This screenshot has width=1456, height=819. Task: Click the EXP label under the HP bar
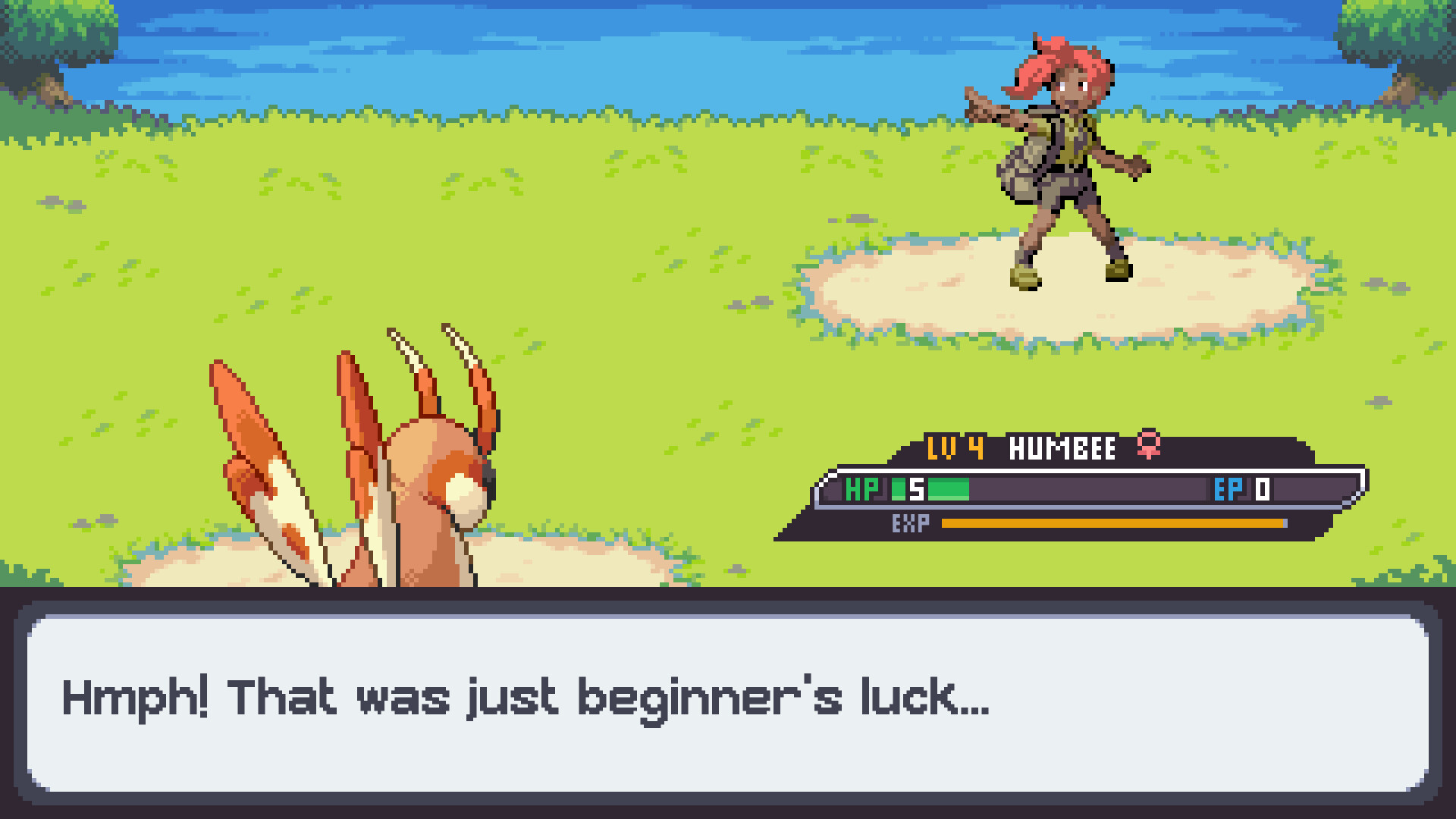click(911, 523)
